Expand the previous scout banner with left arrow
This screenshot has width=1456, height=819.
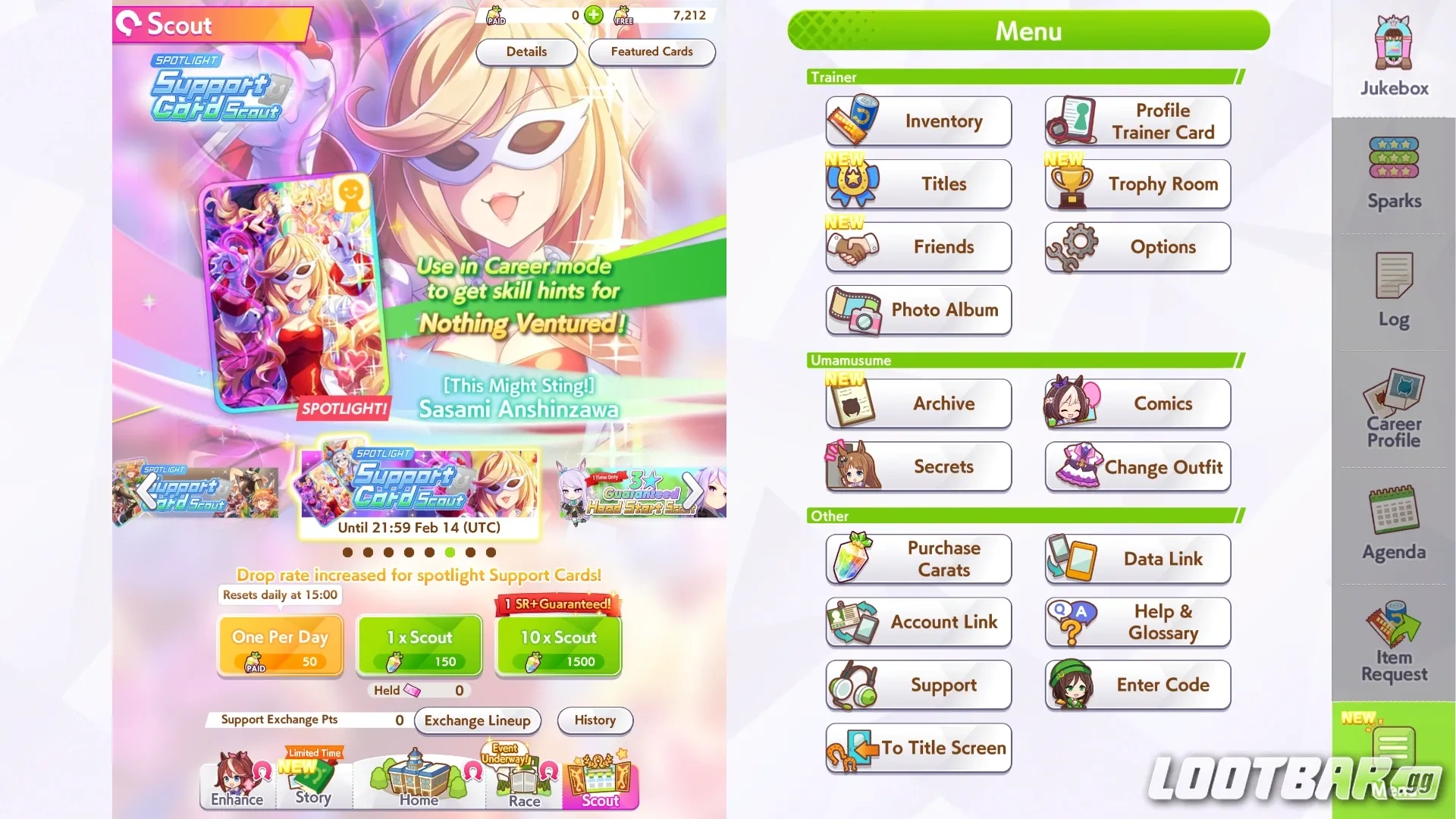tap(149, 491)
